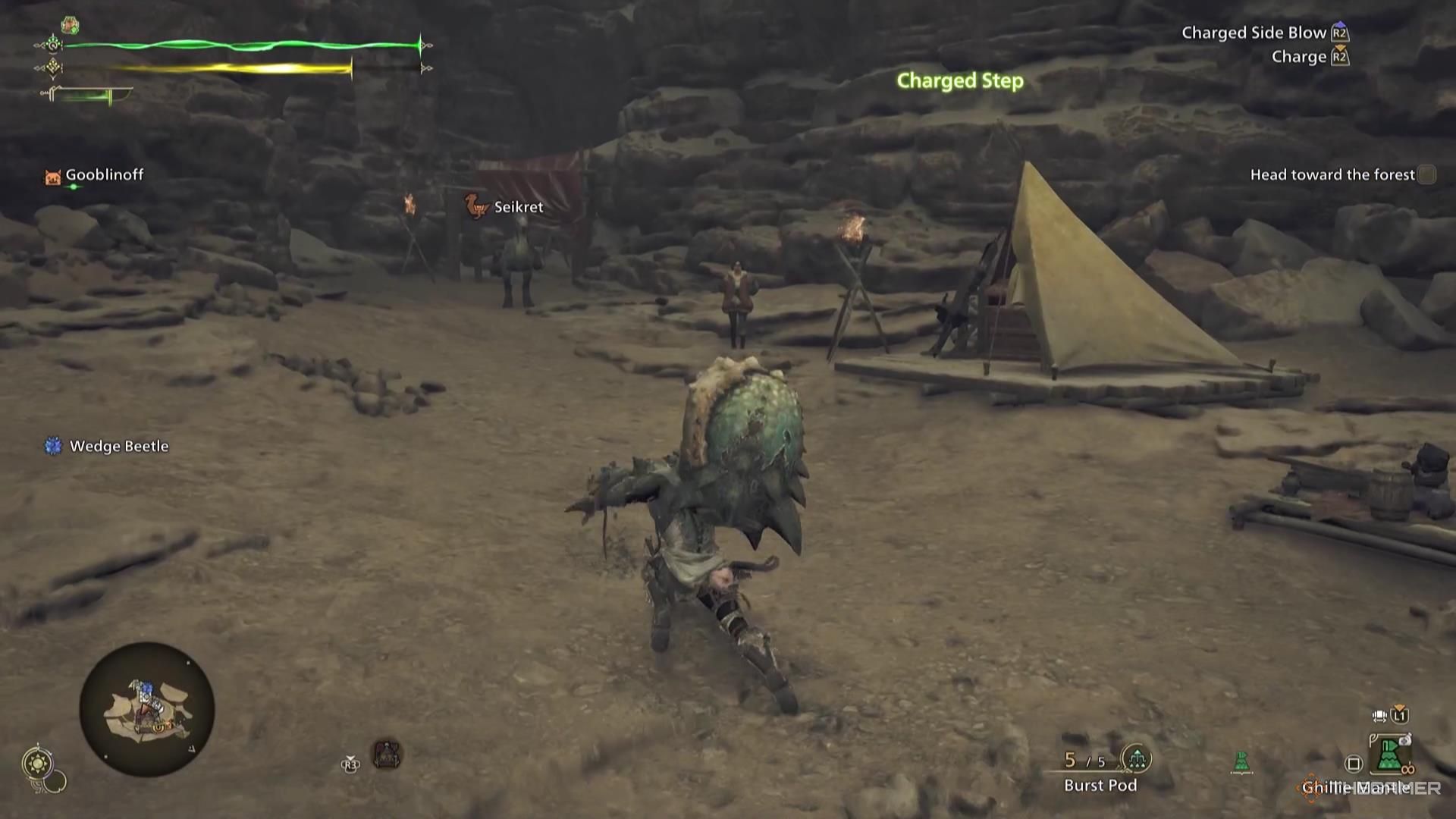
Task: Click the Wedge Beetle icon
Action: (52, 446)
